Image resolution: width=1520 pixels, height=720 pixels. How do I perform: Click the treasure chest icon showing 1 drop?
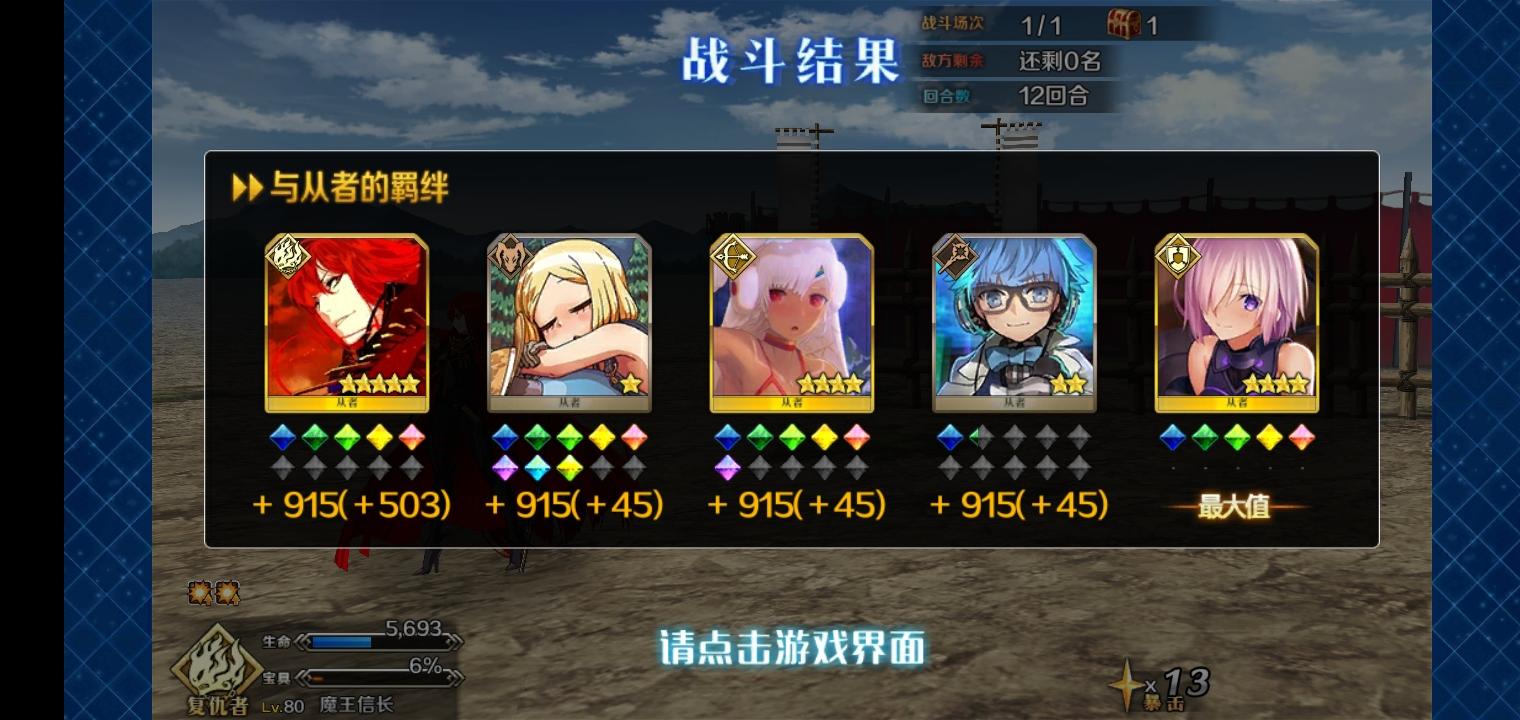1126,25
